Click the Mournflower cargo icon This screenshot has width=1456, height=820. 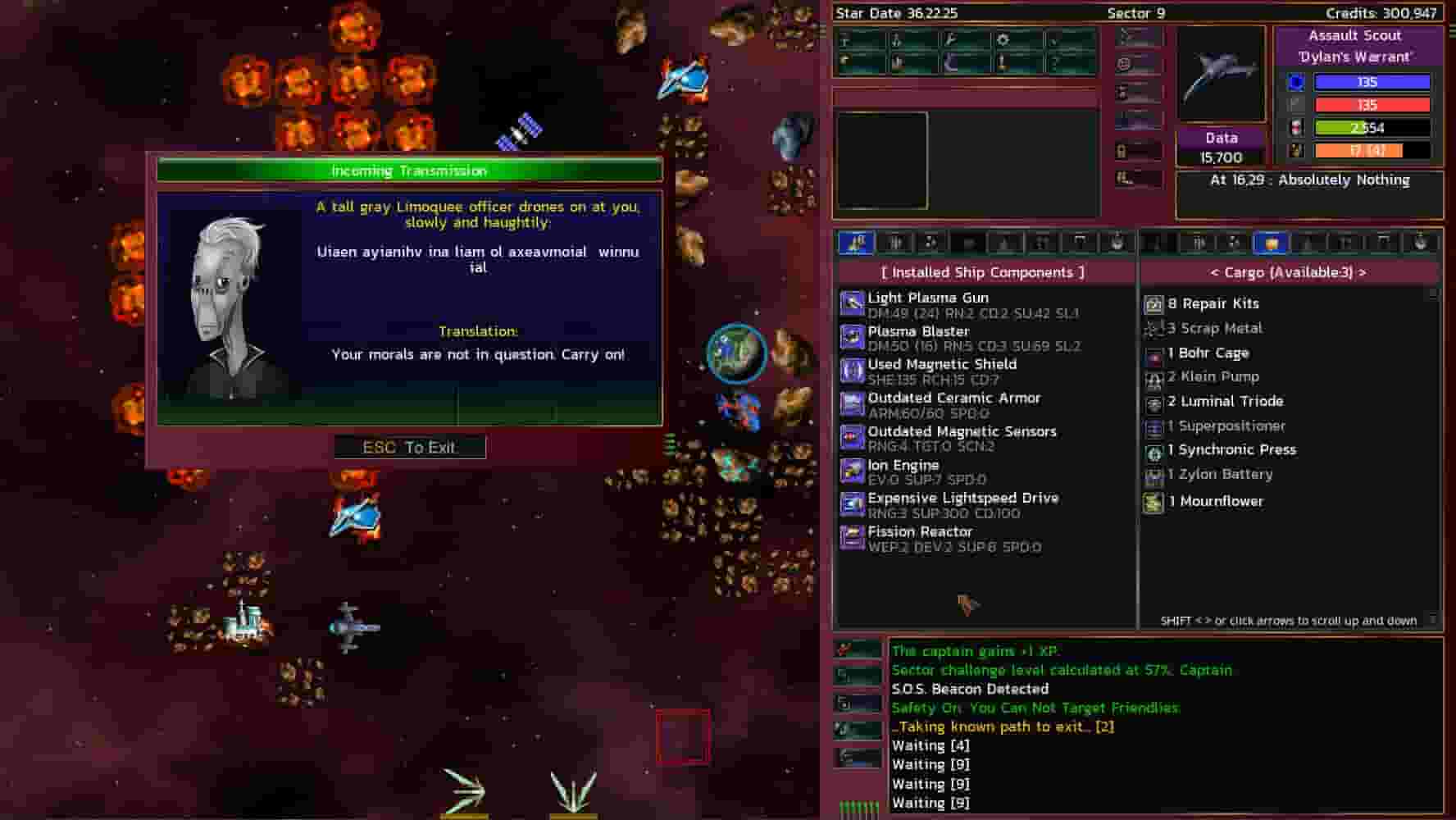(1155, 501)
